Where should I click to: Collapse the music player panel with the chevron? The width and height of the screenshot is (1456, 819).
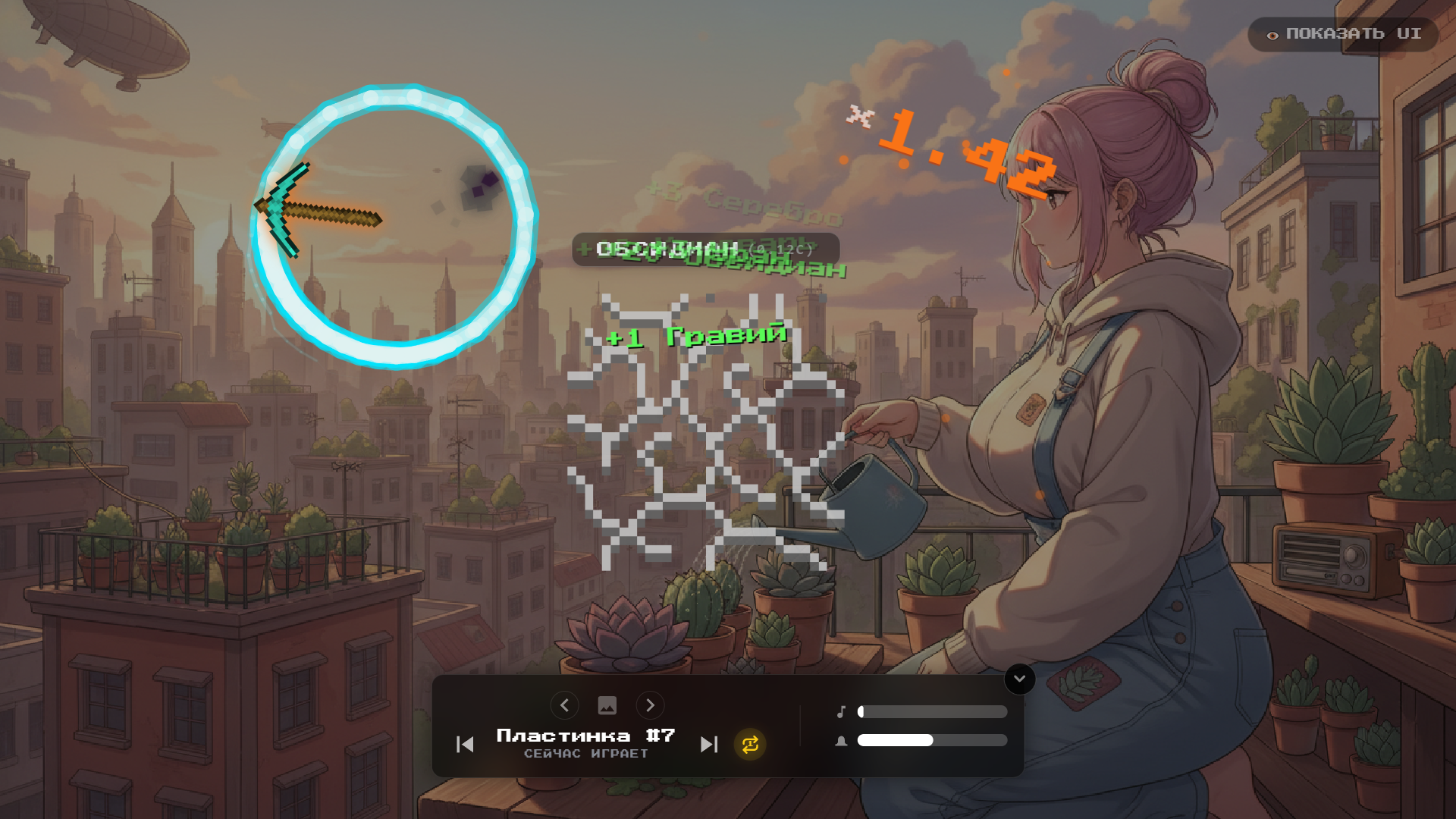[x=1019, y=679]
